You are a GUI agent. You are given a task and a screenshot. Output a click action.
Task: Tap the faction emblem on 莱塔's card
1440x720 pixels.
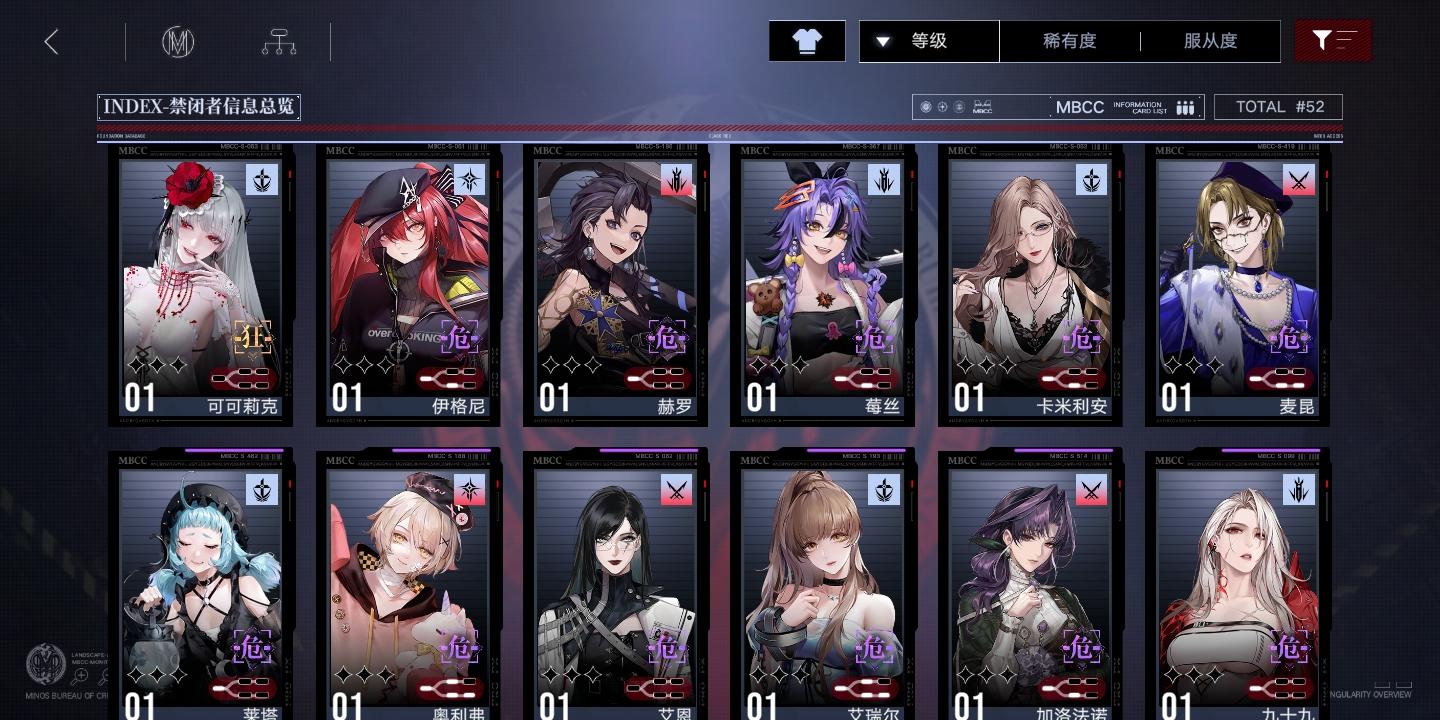263,490
